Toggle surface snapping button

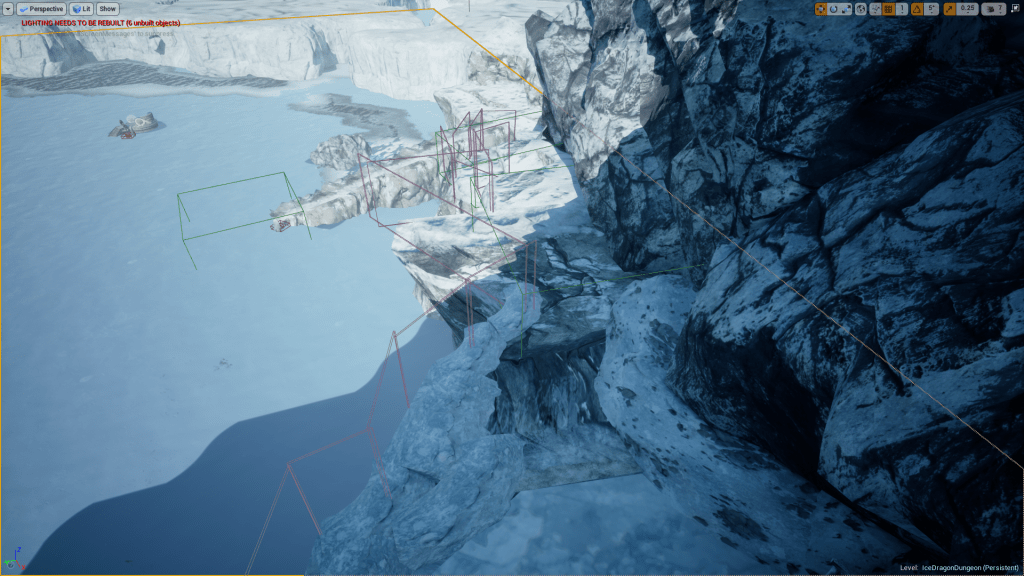point(875,9)
